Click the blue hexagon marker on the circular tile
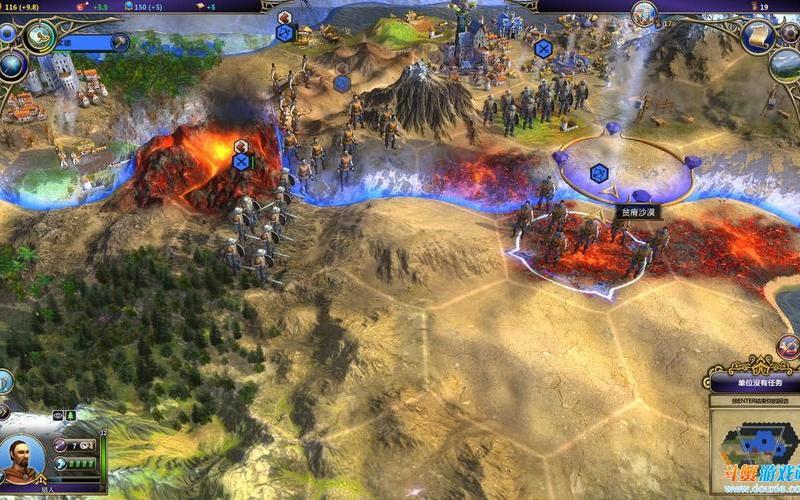Screen dimensions: 800x500 [598, 172]
